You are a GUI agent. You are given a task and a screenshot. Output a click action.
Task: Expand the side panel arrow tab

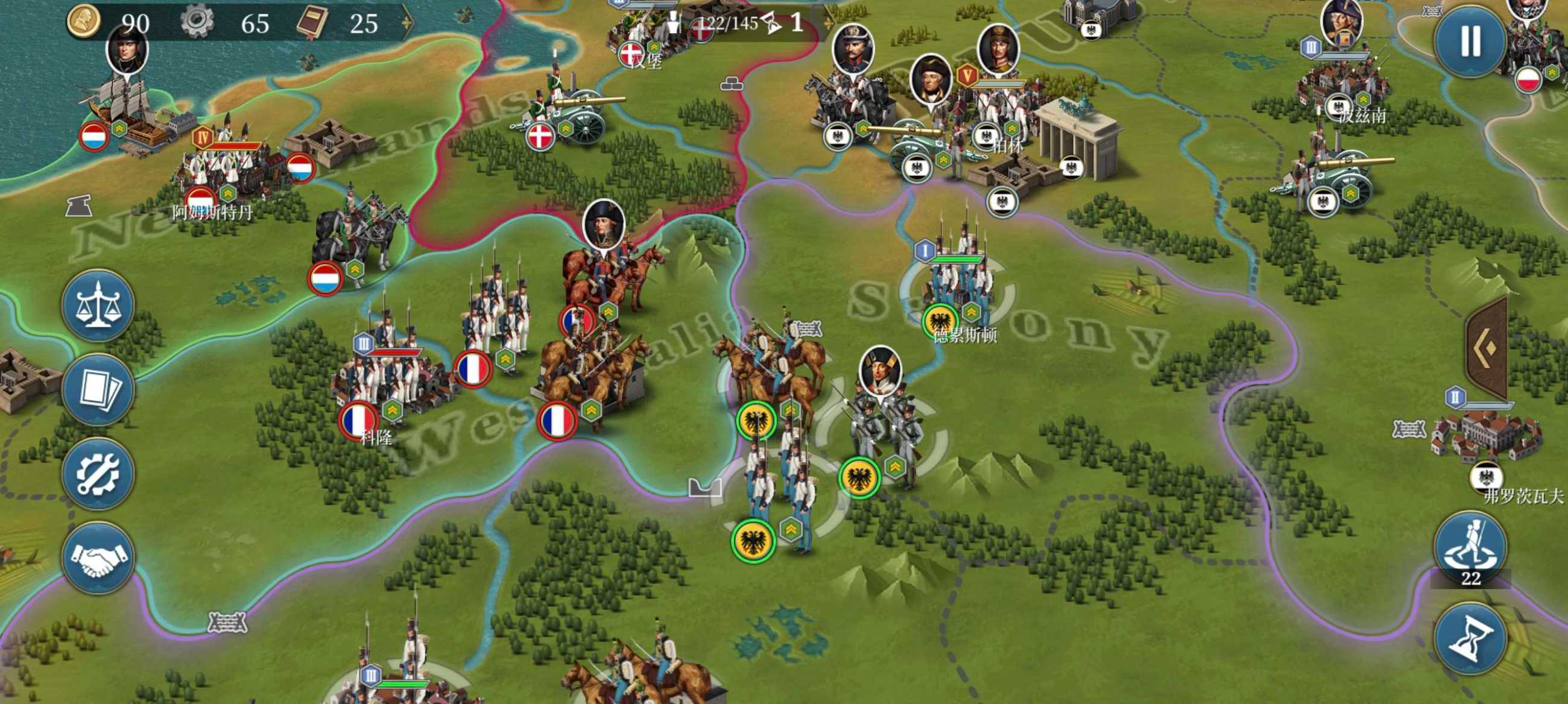pyautogui.click(x=1488, y=348)
